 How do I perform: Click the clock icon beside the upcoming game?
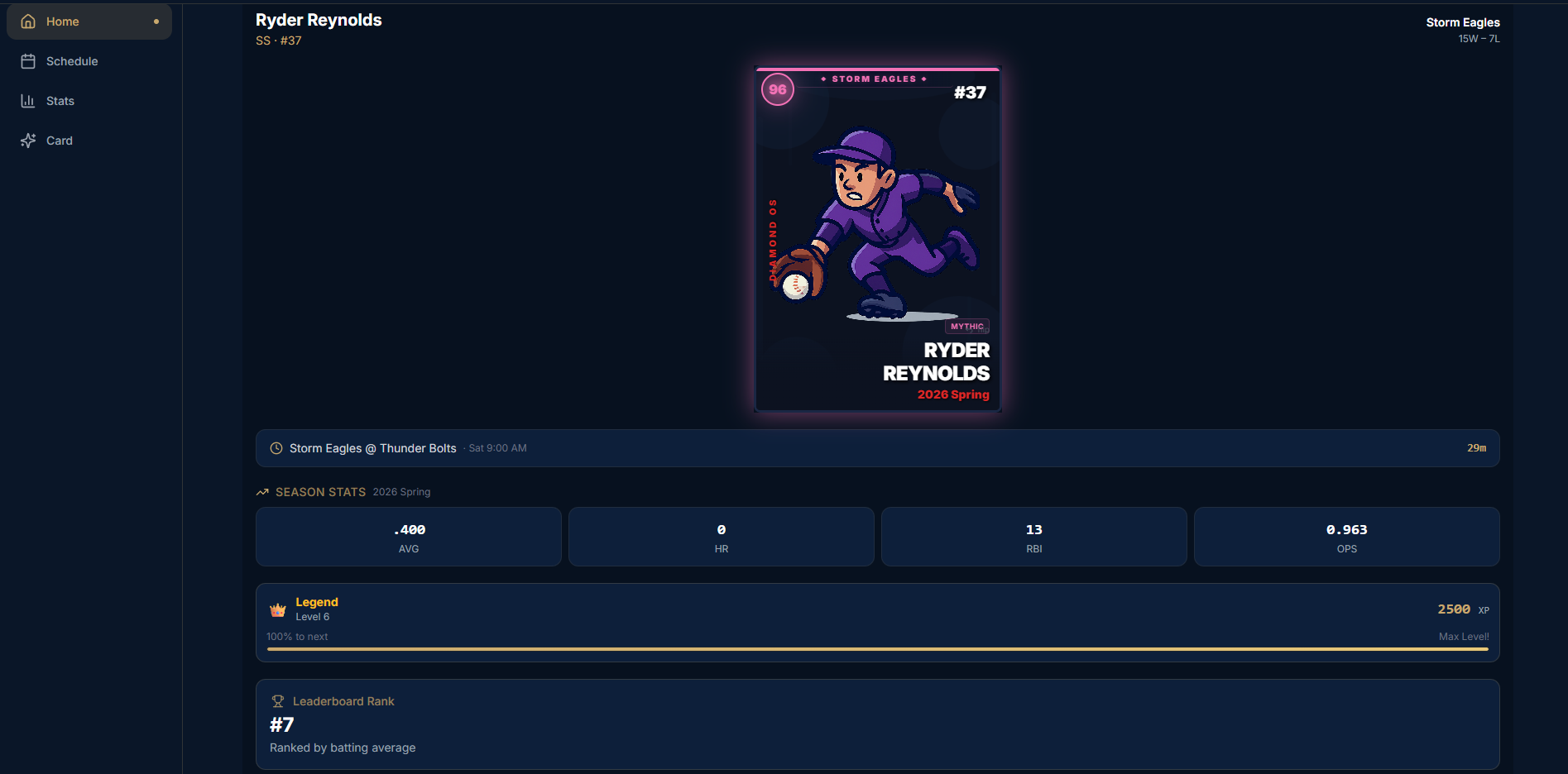275,447
